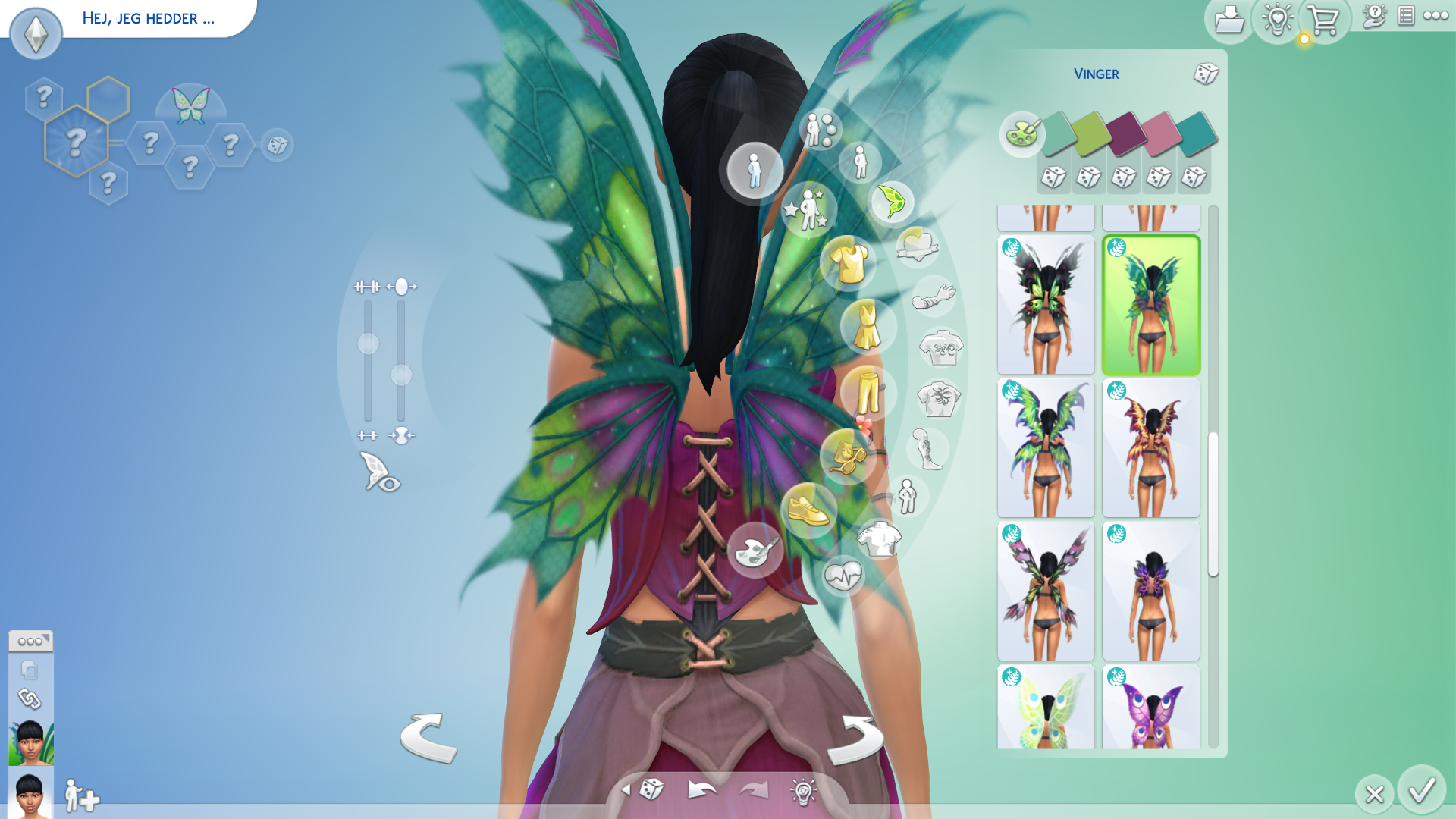This screenshot has width=1456, height=819.
Task: Select the orange red fairy wings thumbnail
Action: point(1150,448)
